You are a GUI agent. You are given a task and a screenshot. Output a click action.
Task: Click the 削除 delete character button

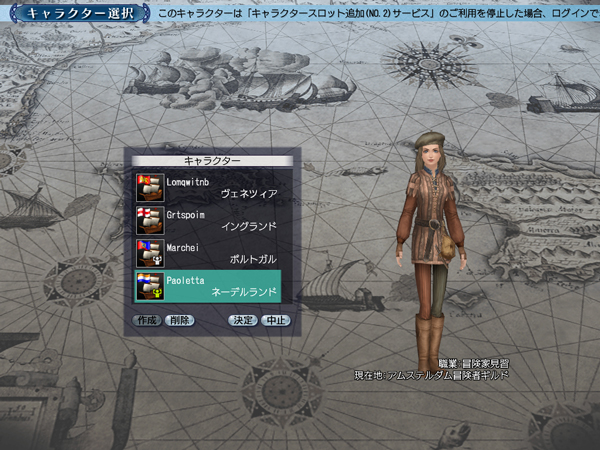(x=180, y=321)
